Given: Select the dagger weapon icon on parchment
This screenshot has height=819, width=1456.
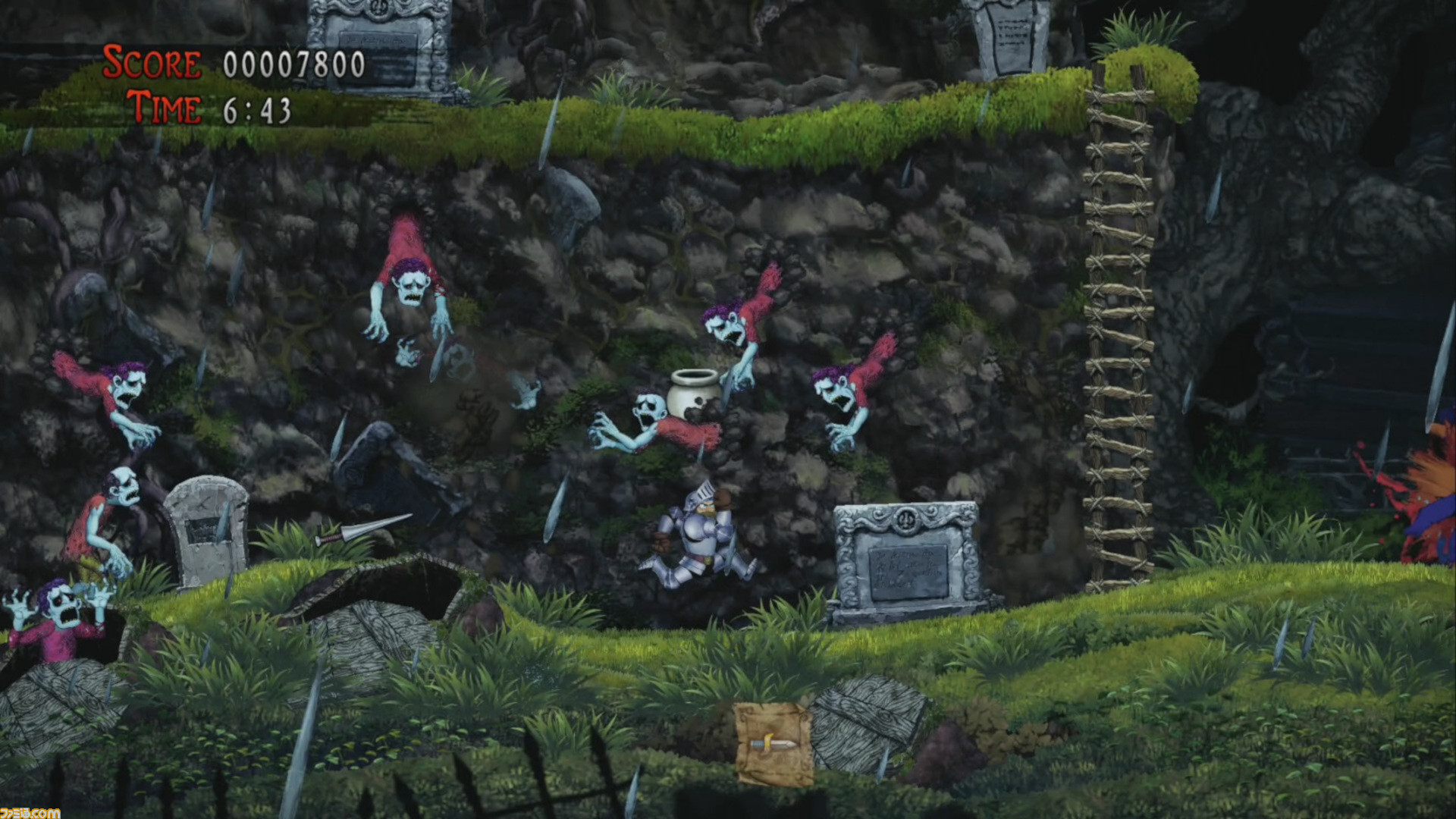Looking at the screenshot, I should point(773,744).
